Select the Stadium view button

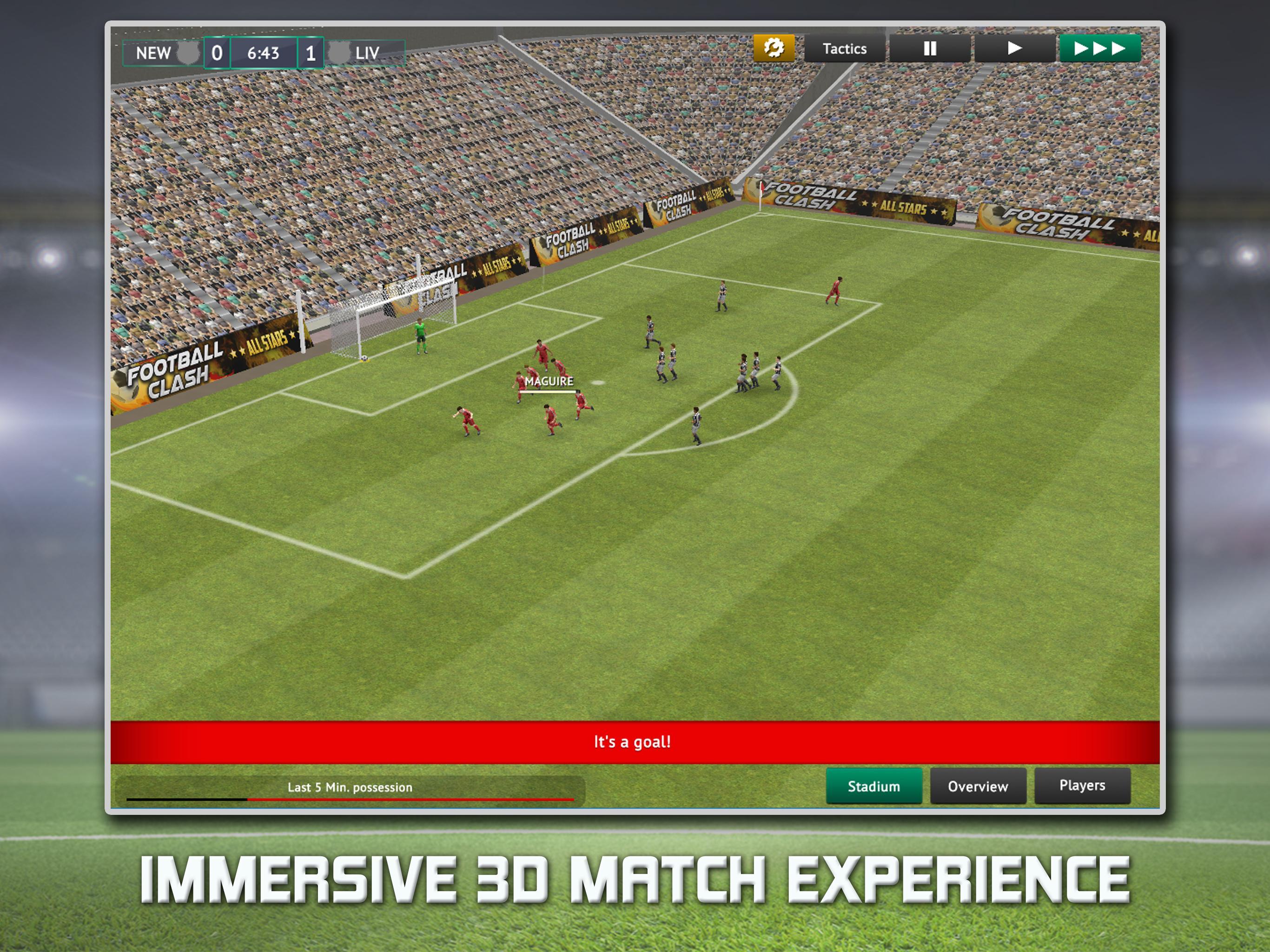[874, 787]
